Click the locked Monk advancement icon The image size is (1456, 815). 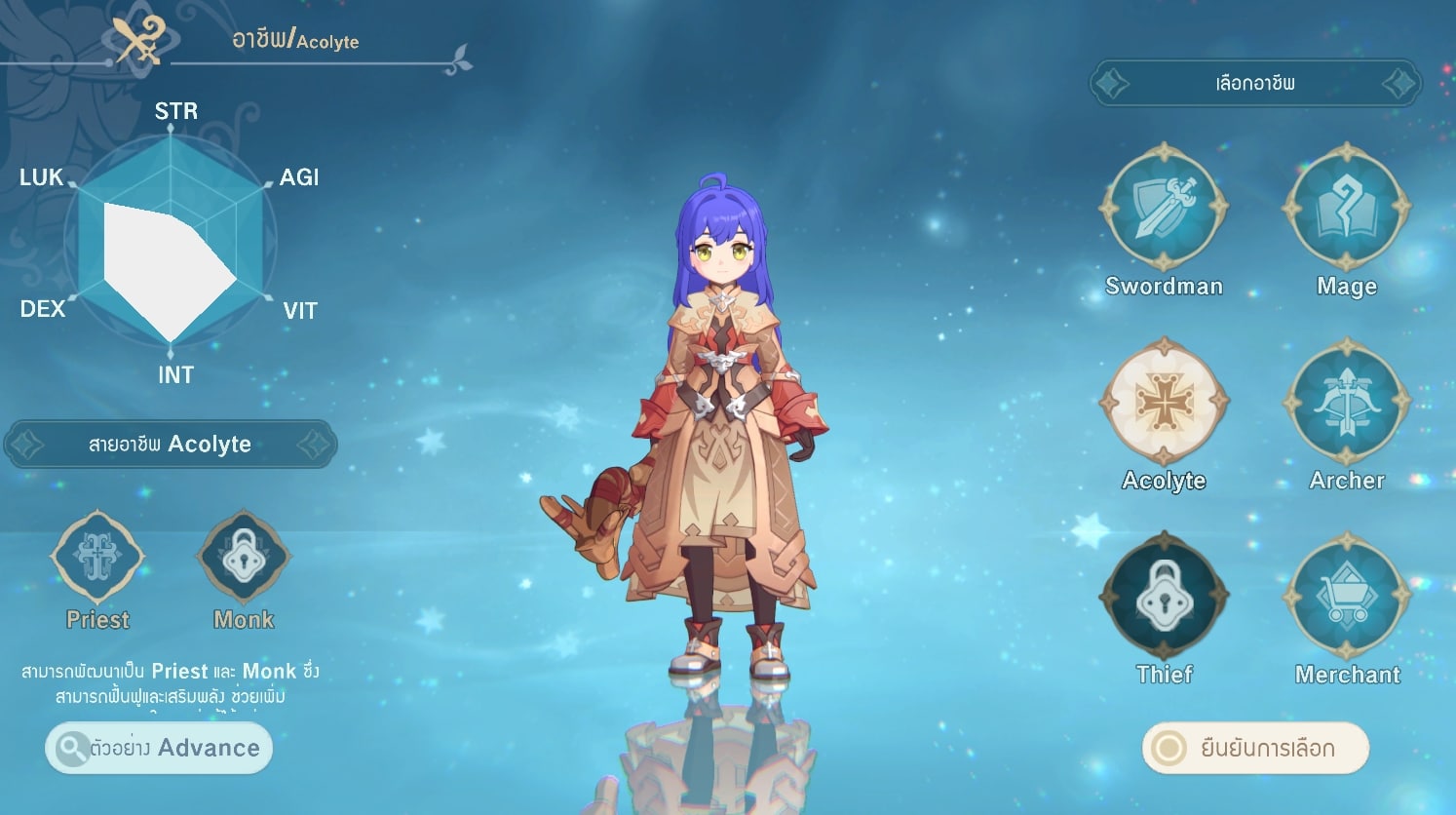click(243, 557)
